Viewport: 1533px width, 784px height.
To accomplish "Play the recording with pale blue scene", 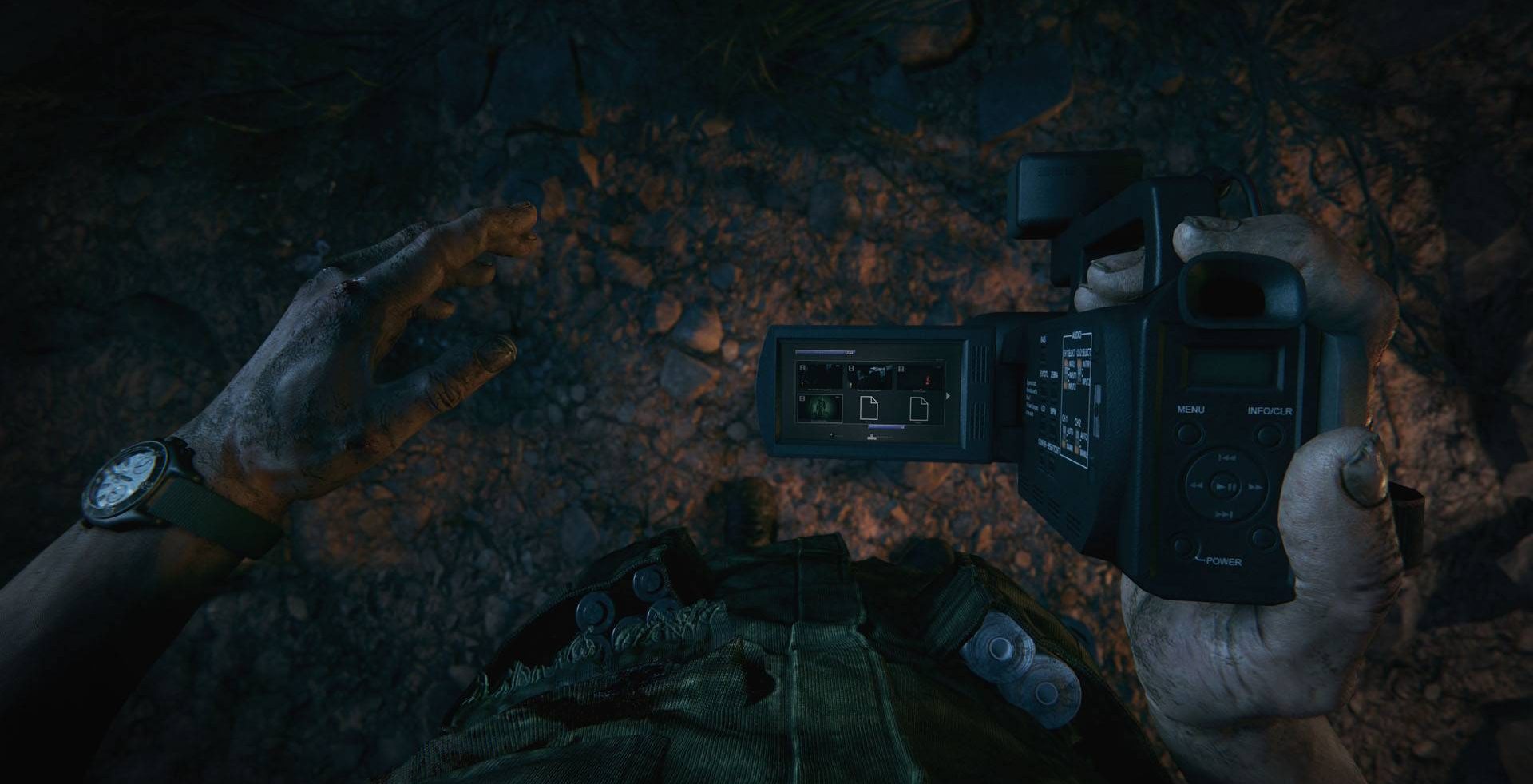I will pos(869,376).
